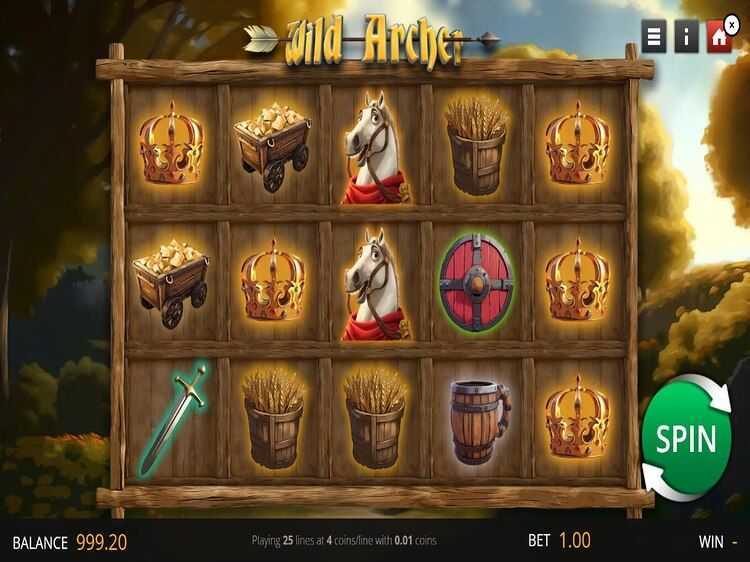750x562 pixels.
Task: Close the small white x badge
Action: pos(731,19)
